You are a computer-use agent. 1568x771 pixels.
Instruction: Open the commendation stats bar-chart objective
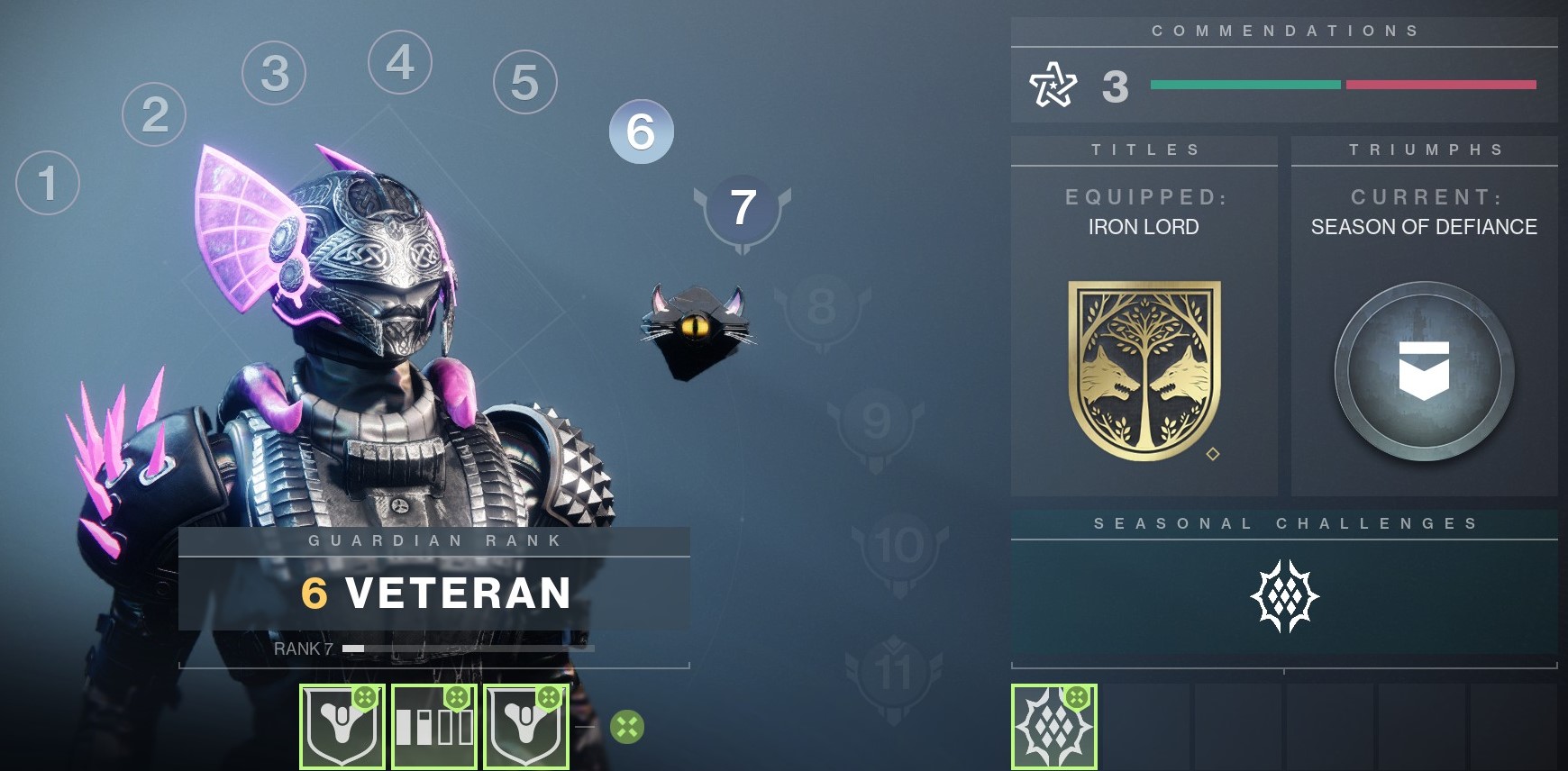(x=434, y=727)
